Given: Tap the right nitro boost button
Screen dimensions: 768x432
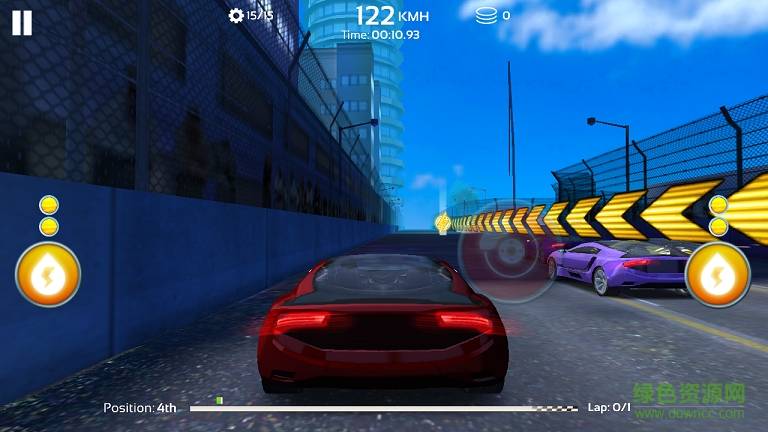Looking at the screenshot, I should pyautogui.click(x=718, y=274).
